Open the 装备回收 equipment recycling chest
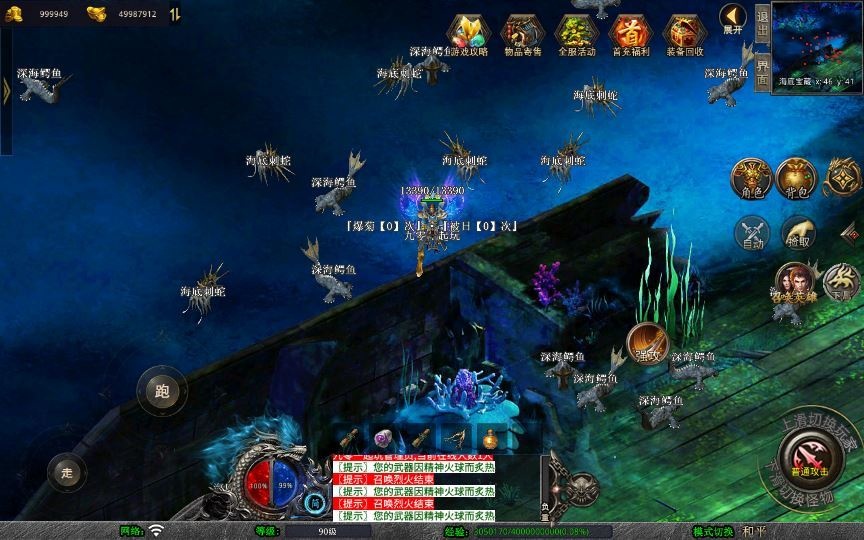Image resolution: width=864 pixels, height=540 pixels. (x=684, y=33)
